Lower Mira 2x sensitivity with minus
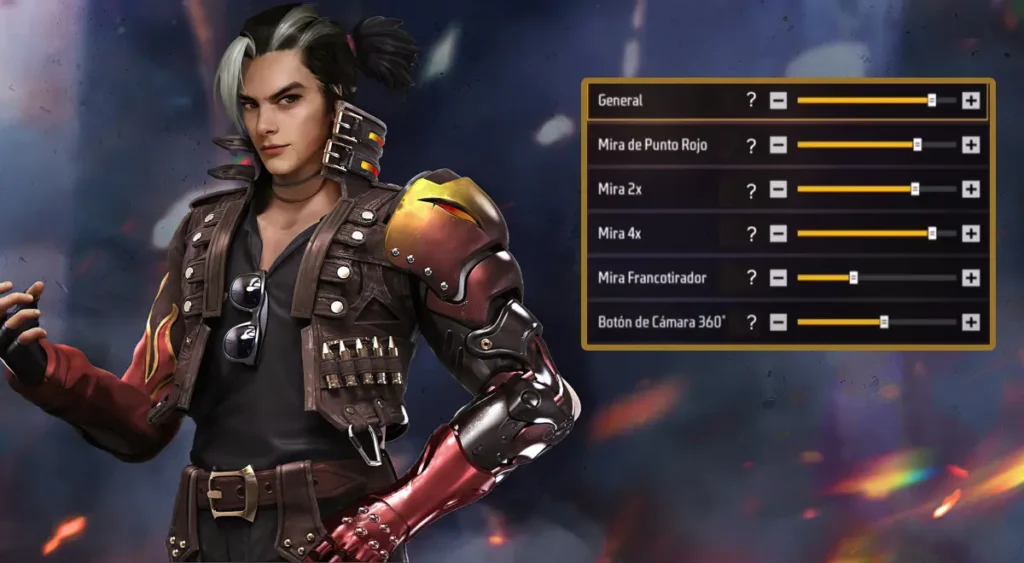1024x563 pixels. pos(778,189)
